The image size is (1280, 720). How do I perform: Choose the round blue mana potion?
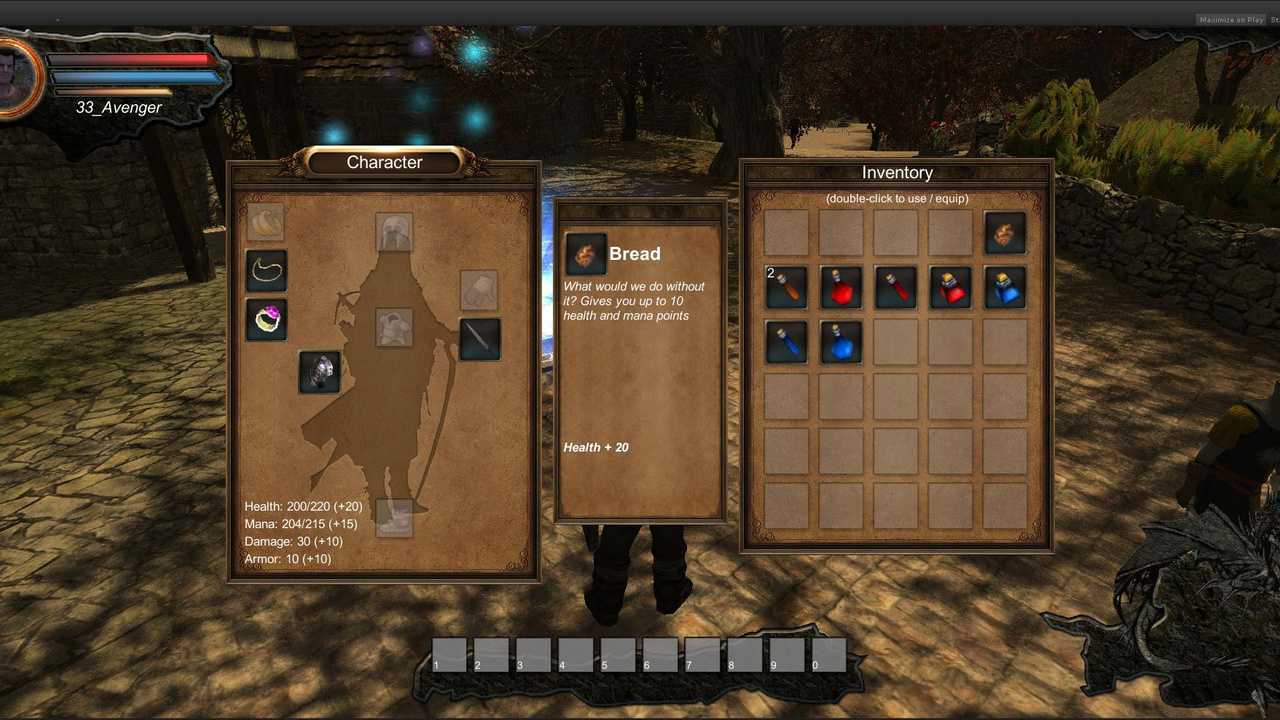841,342
